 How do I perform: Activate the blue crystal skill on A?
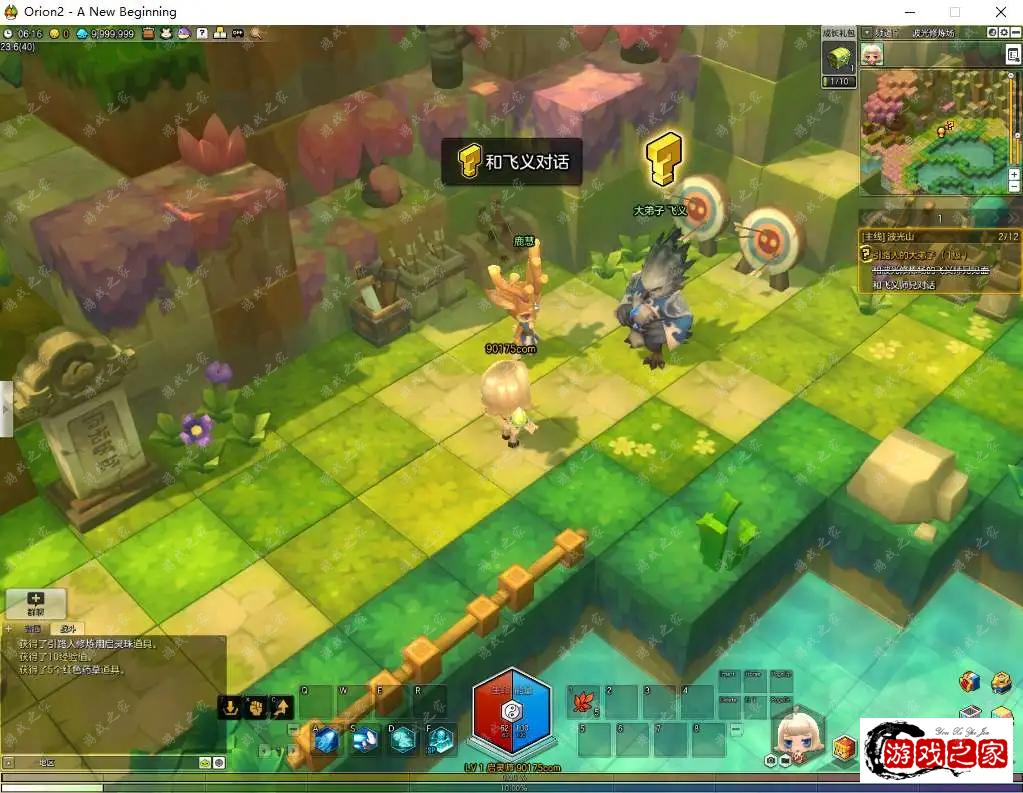326,739
